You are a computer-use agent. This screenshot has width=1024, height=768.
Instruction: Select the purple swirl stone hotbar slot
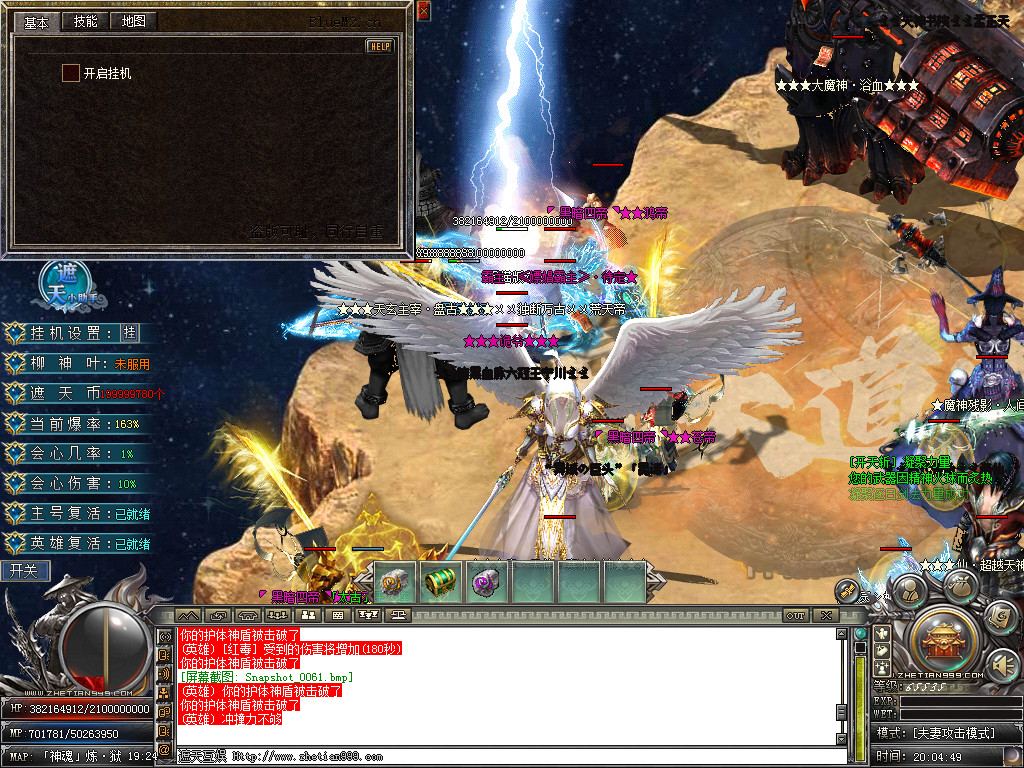486,582
